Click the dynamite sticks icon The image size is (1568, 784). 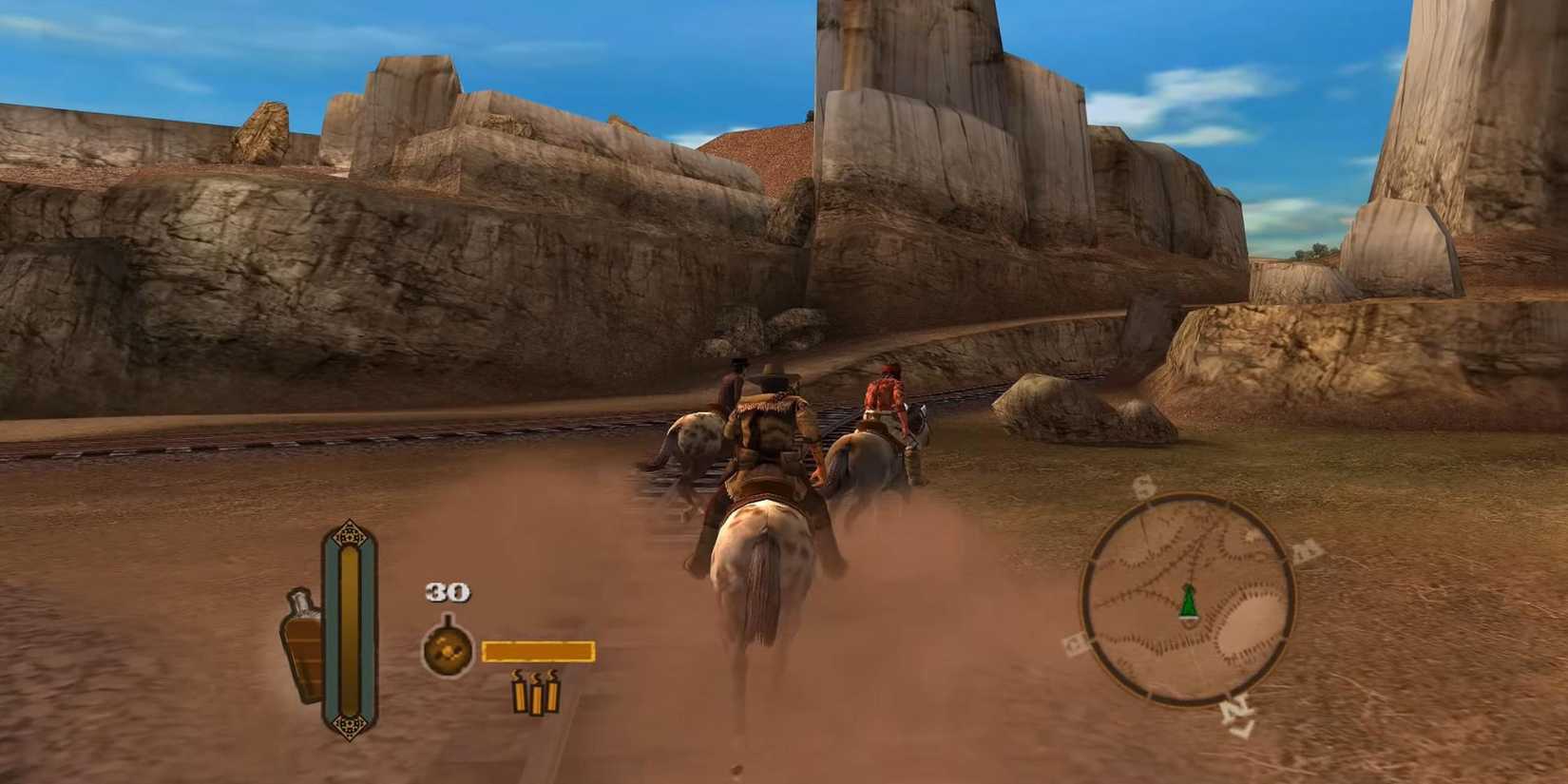(x=537, y=697)
